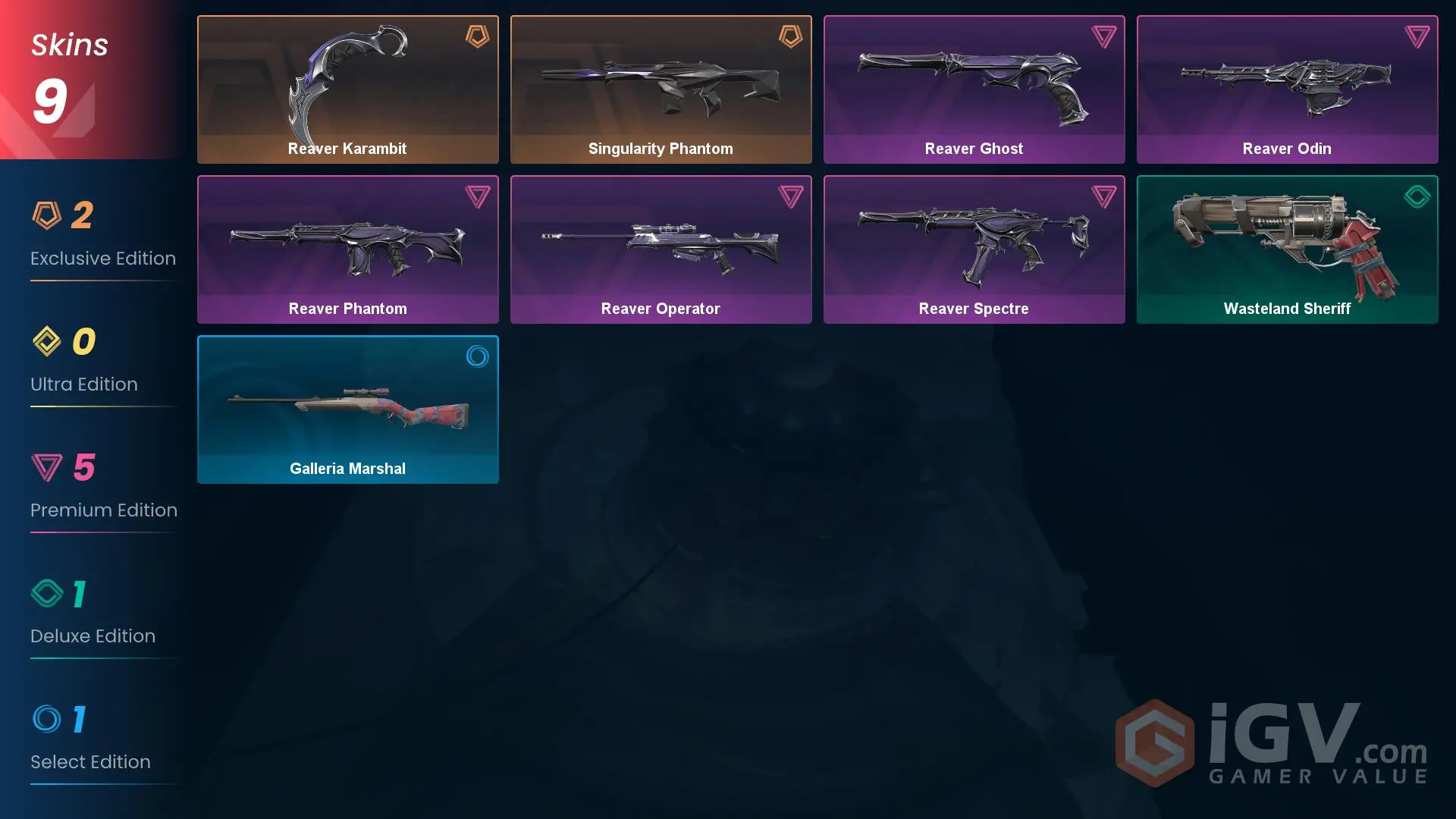The height and width of the screenshot is (819, 1456).
Task: Open the Reaver Odin skin card
Action: pyautogui.click(x=1286, y=89)
